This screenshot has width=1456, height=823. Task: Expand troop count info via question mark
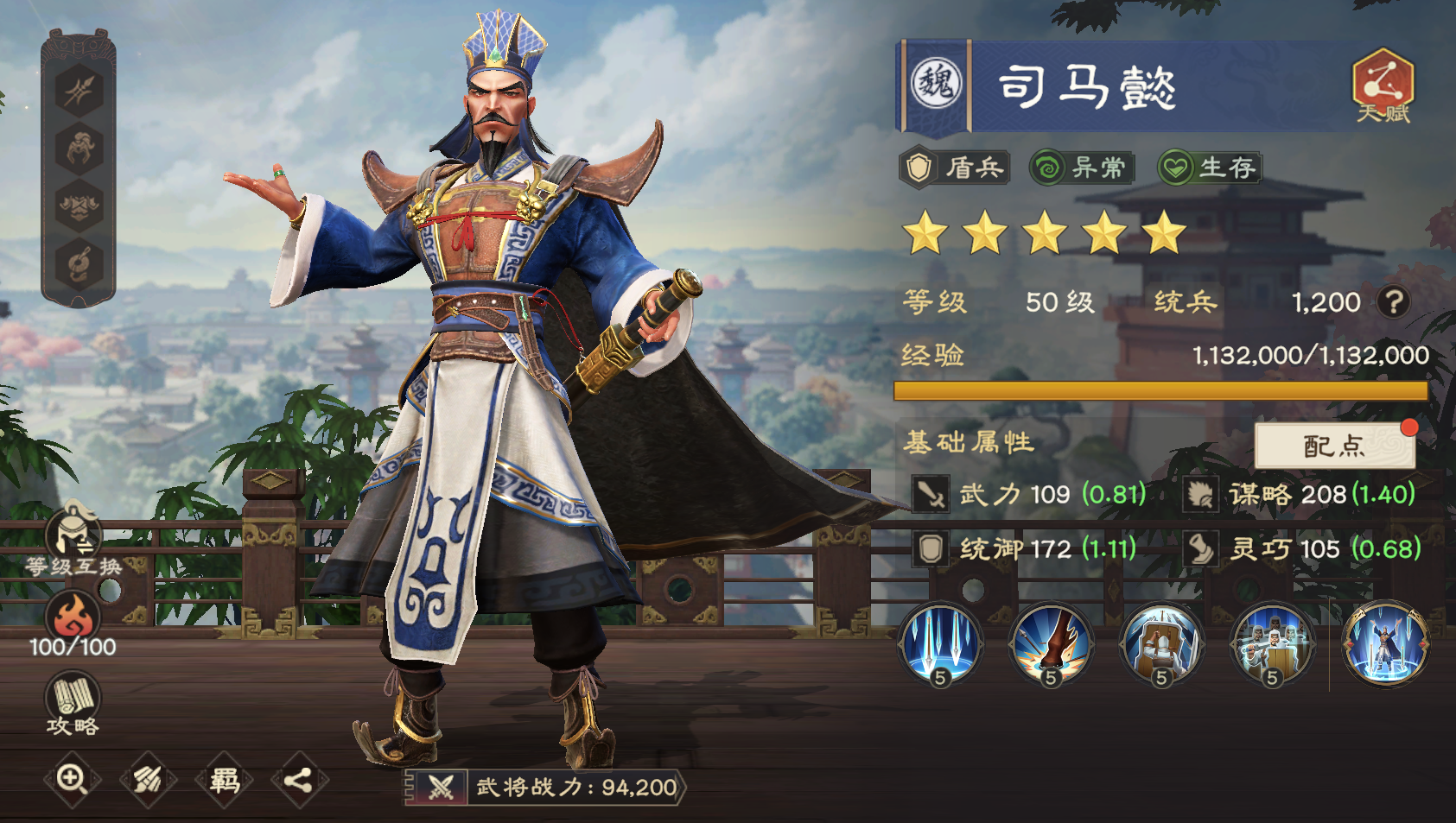click(x=1395, y=302)
